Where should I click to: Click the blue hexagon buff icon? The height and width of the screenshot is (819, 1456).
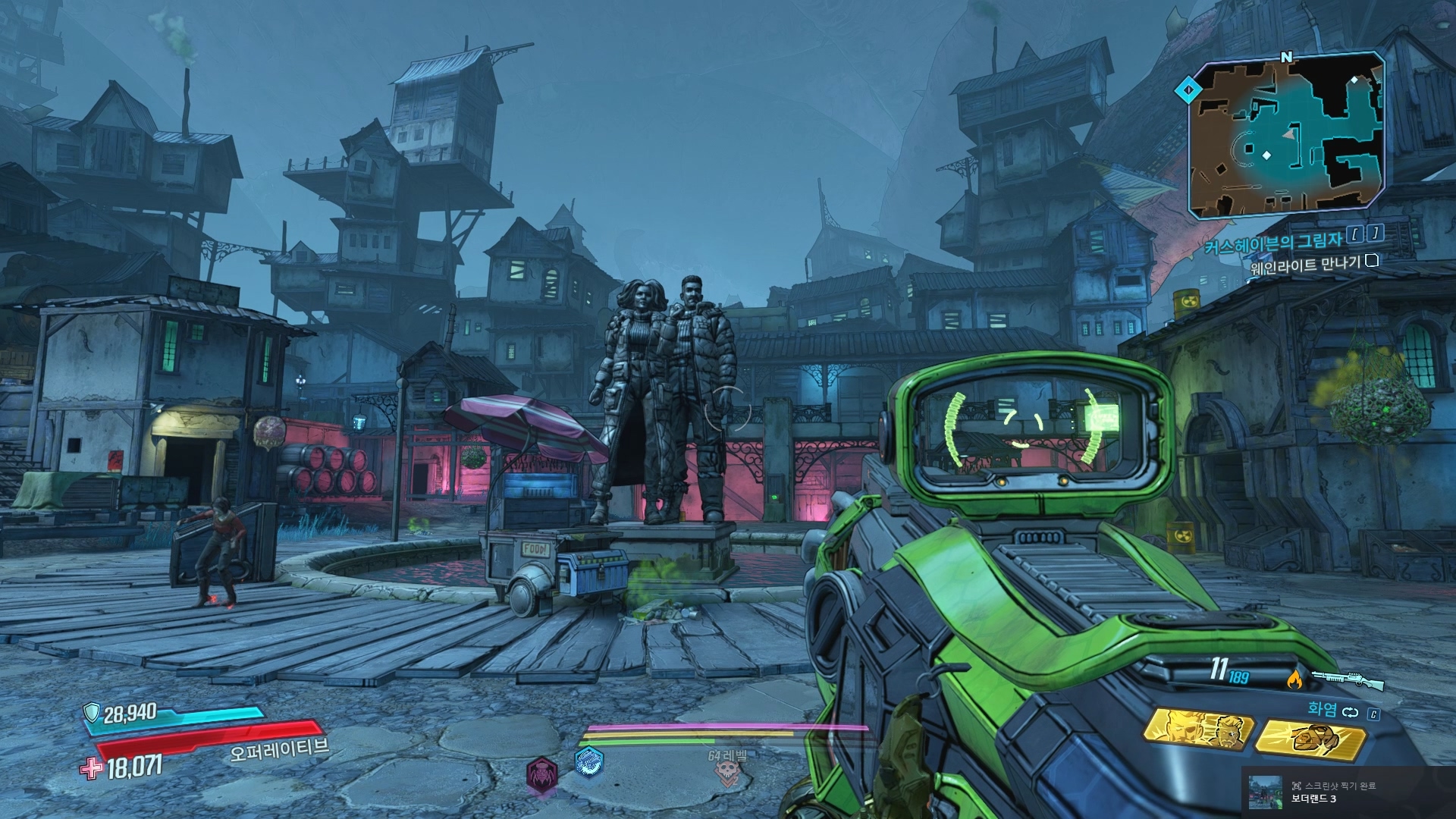click(588, 762)
